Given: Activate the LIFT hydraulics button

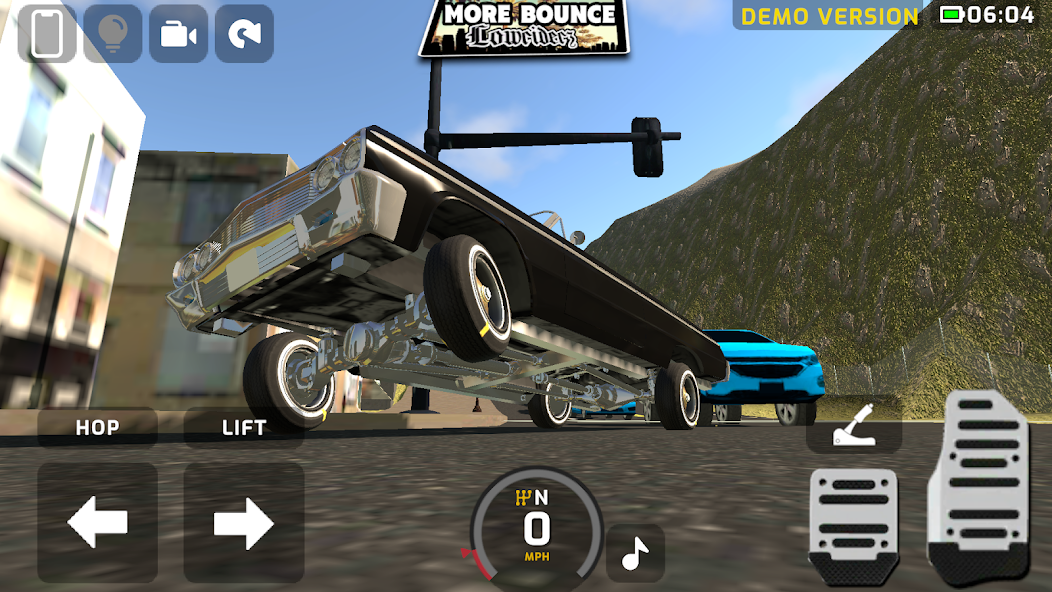Looking at the screenshot, I should pos(244,428).
